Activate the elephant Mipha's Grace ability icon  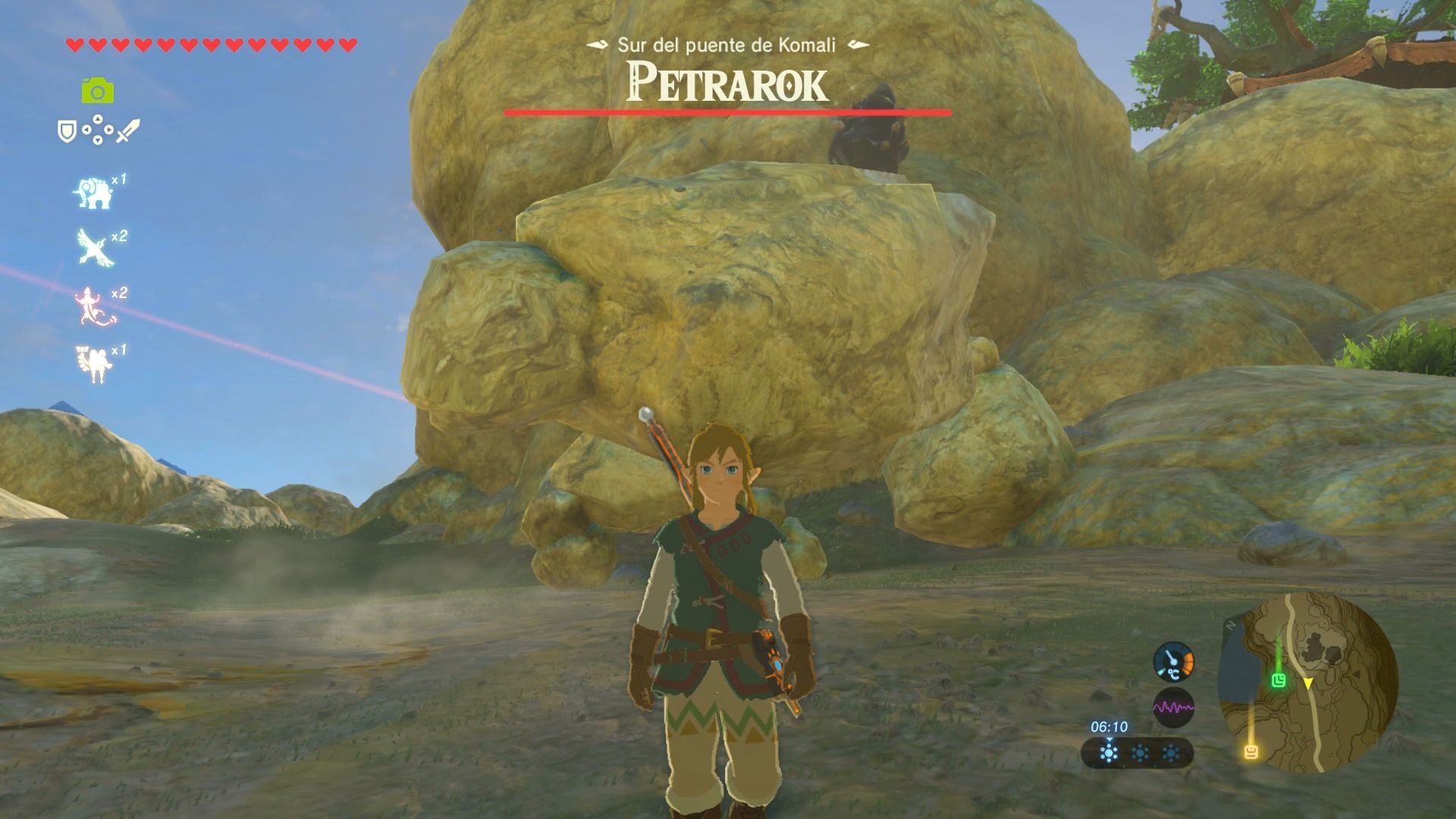(x=93, y=193)
